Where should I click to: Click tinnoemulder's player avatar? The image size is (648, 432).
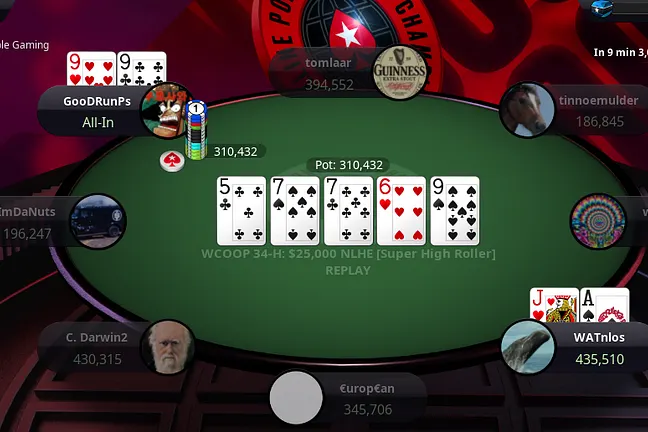(x=528, y=110)
